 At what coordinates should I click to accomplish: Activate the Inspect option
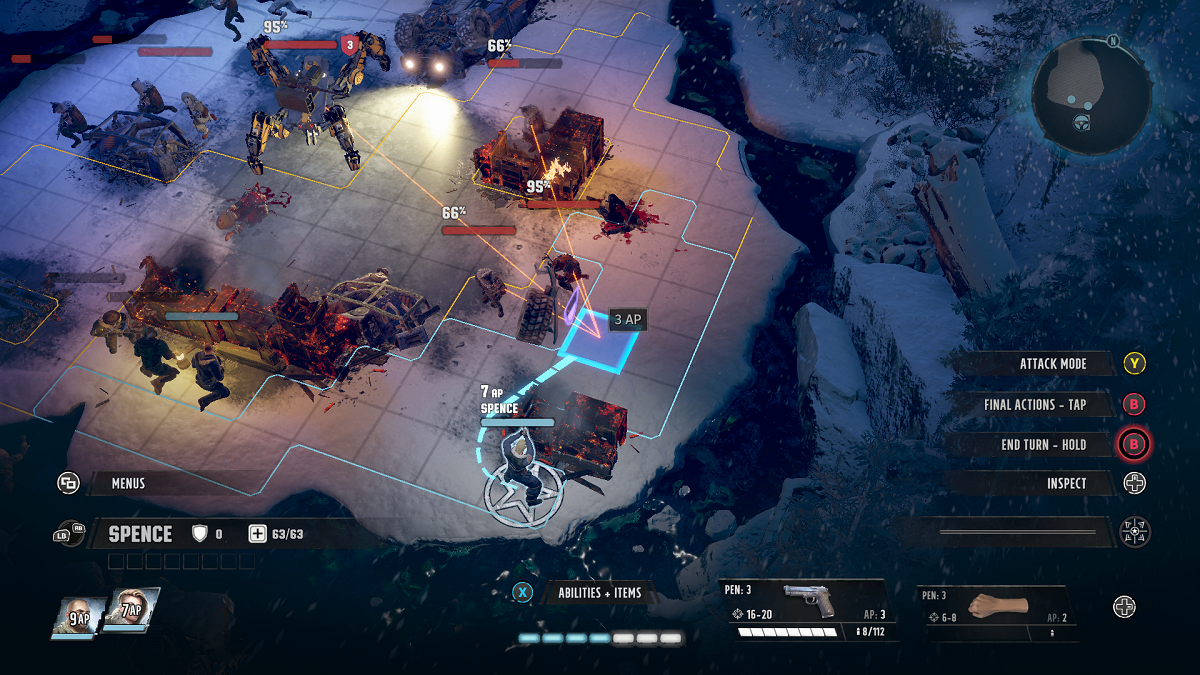[1066, 484]
